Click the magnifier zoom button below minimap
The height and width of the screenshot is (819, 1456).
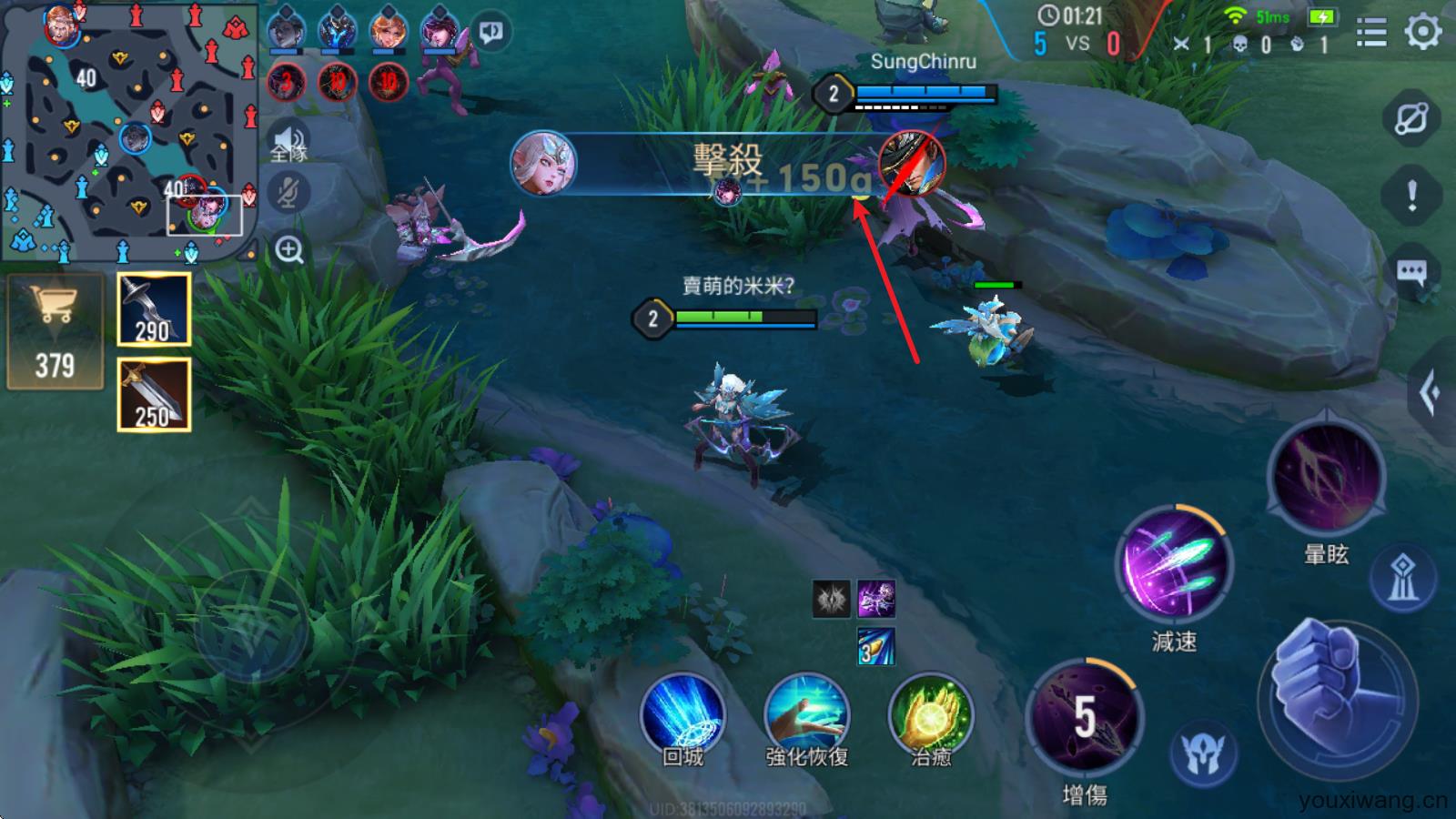pyautogui.click(x=289, y=249)
